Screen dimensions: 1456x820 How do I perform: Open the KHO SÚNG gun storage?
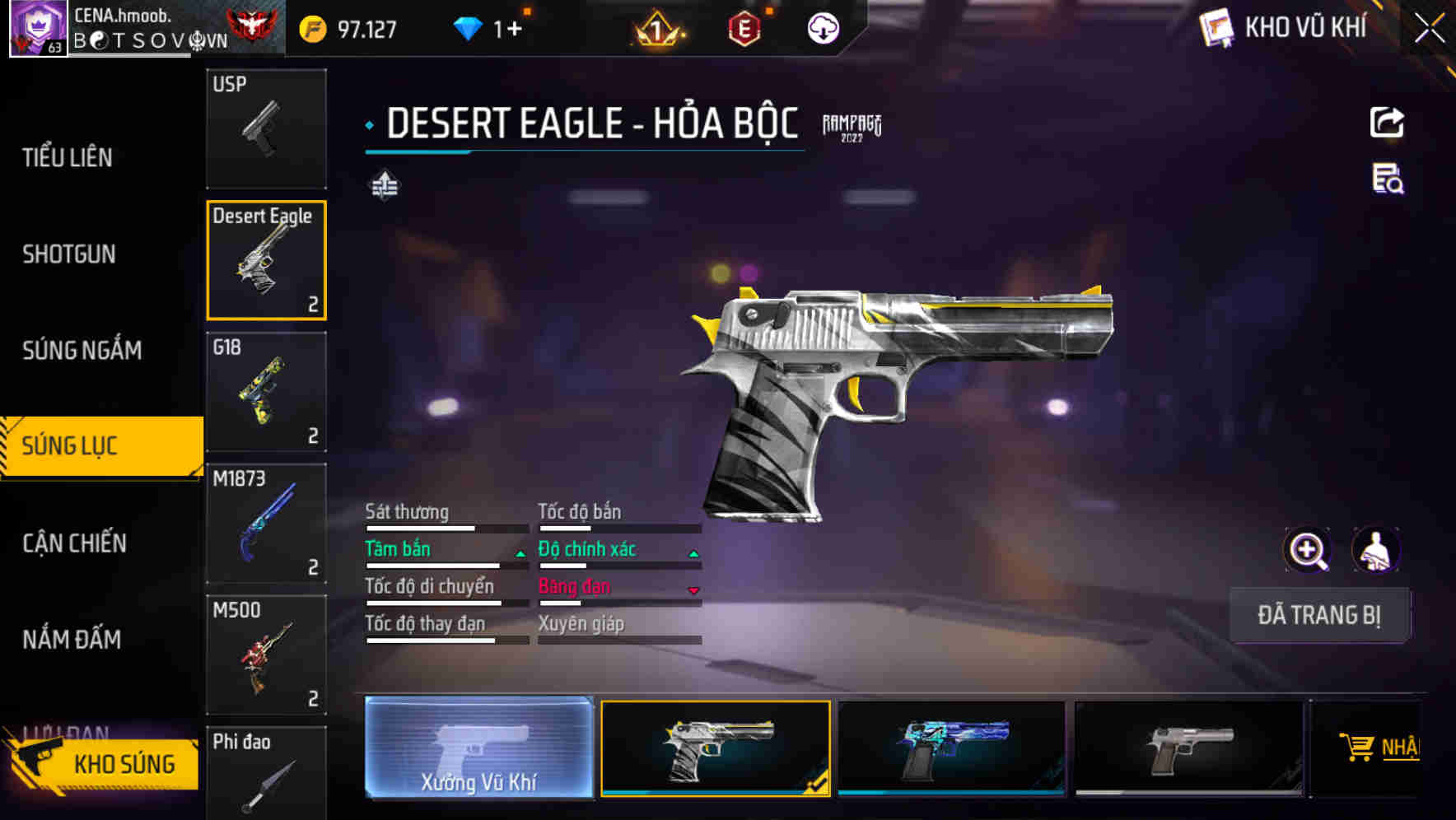click(105, 764)
